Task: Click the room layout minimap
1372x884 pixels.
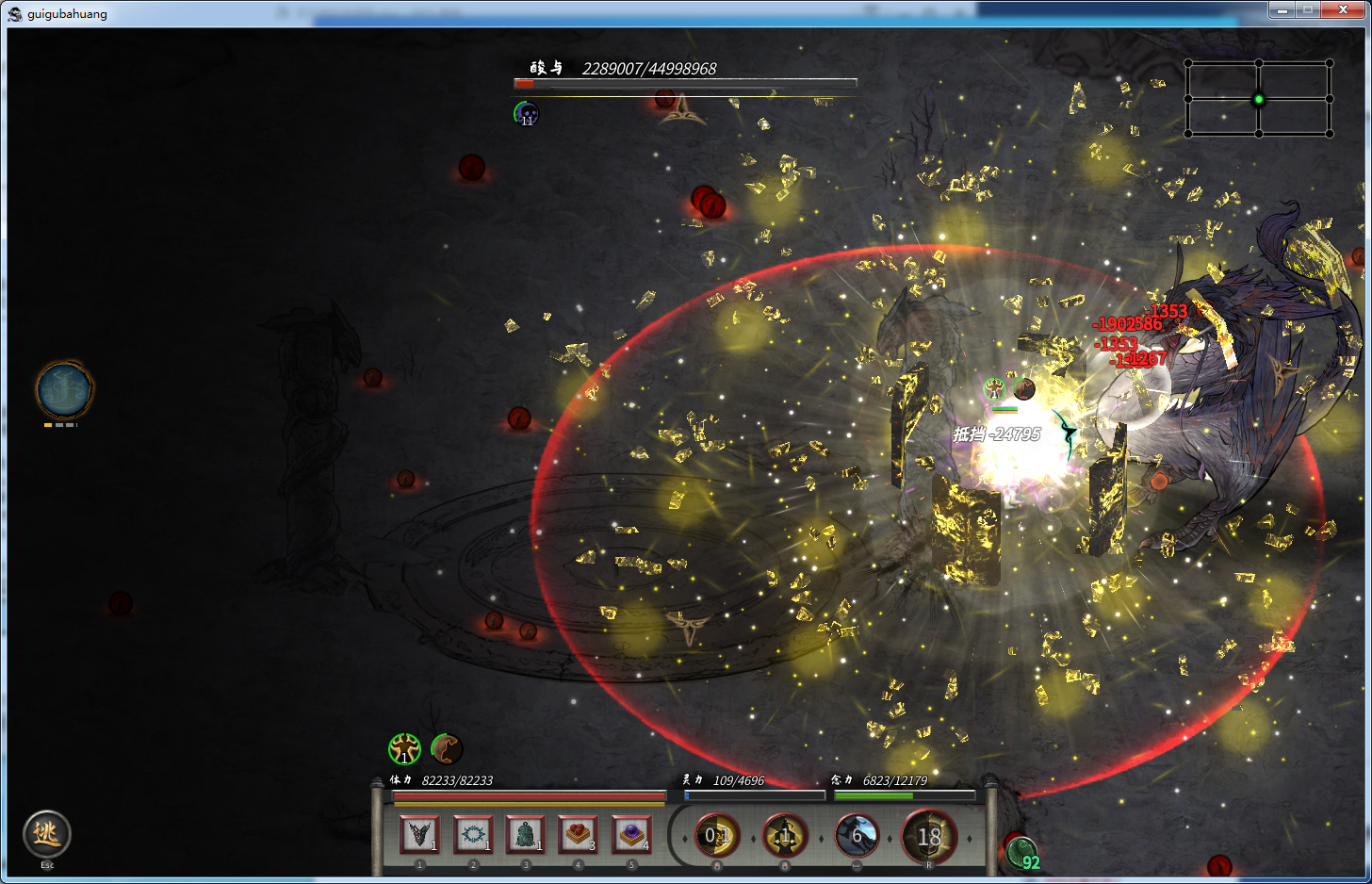Action: point(1258,99)
